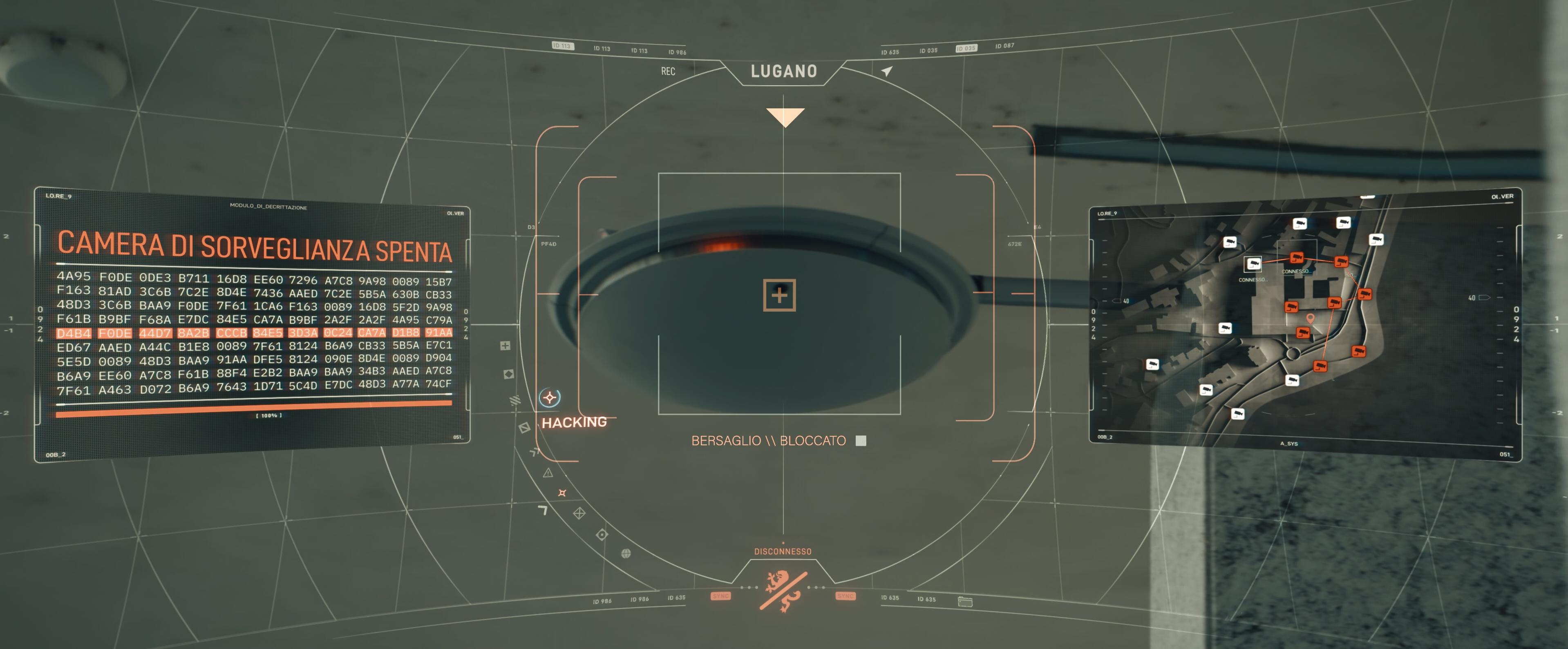Select the plus square icon on the arc
This screenshot has height=649, width=1568.
(505, 346)
